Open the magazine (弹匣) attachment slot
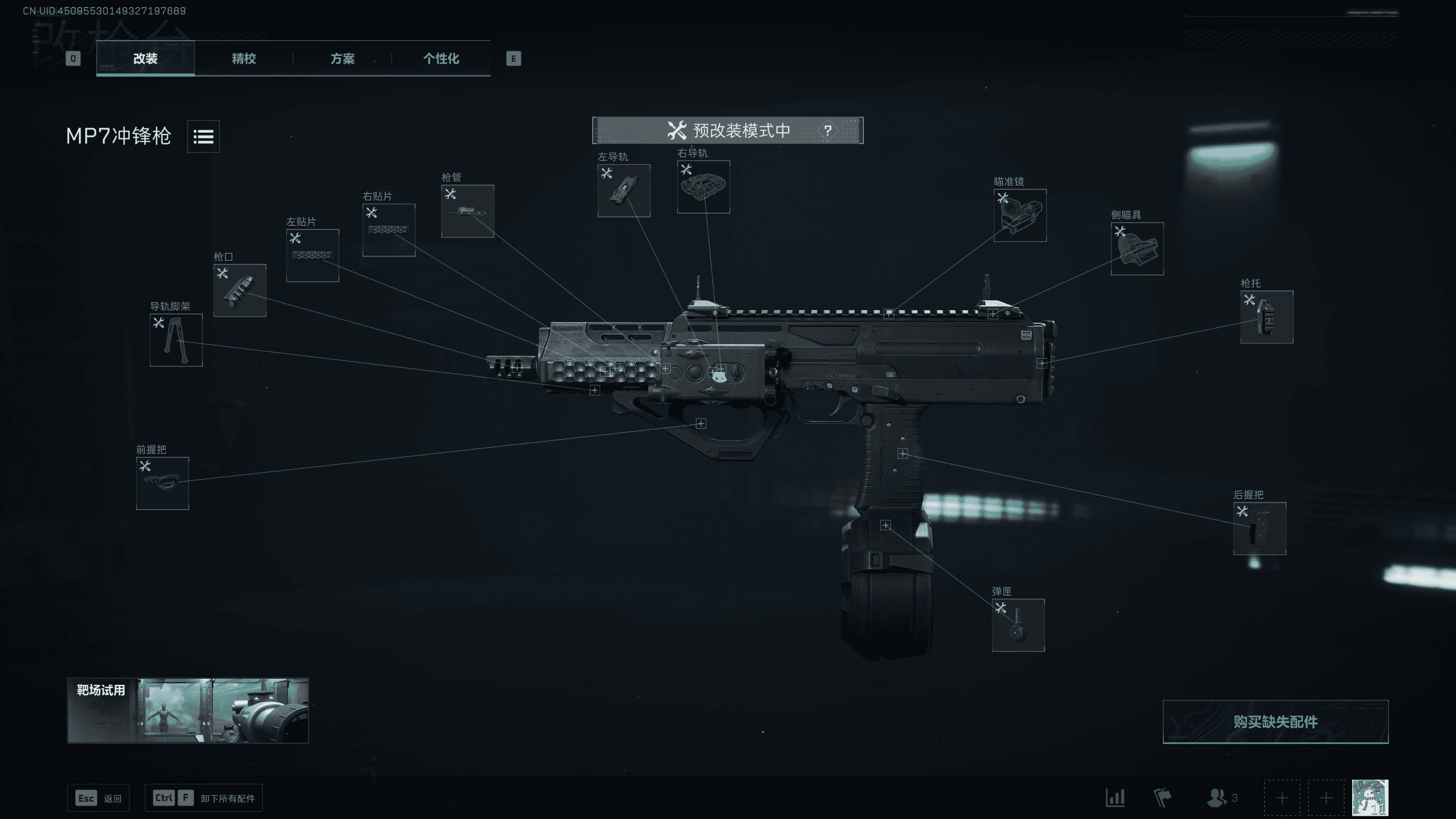Screen dimensions: 1456x819 1018,625
